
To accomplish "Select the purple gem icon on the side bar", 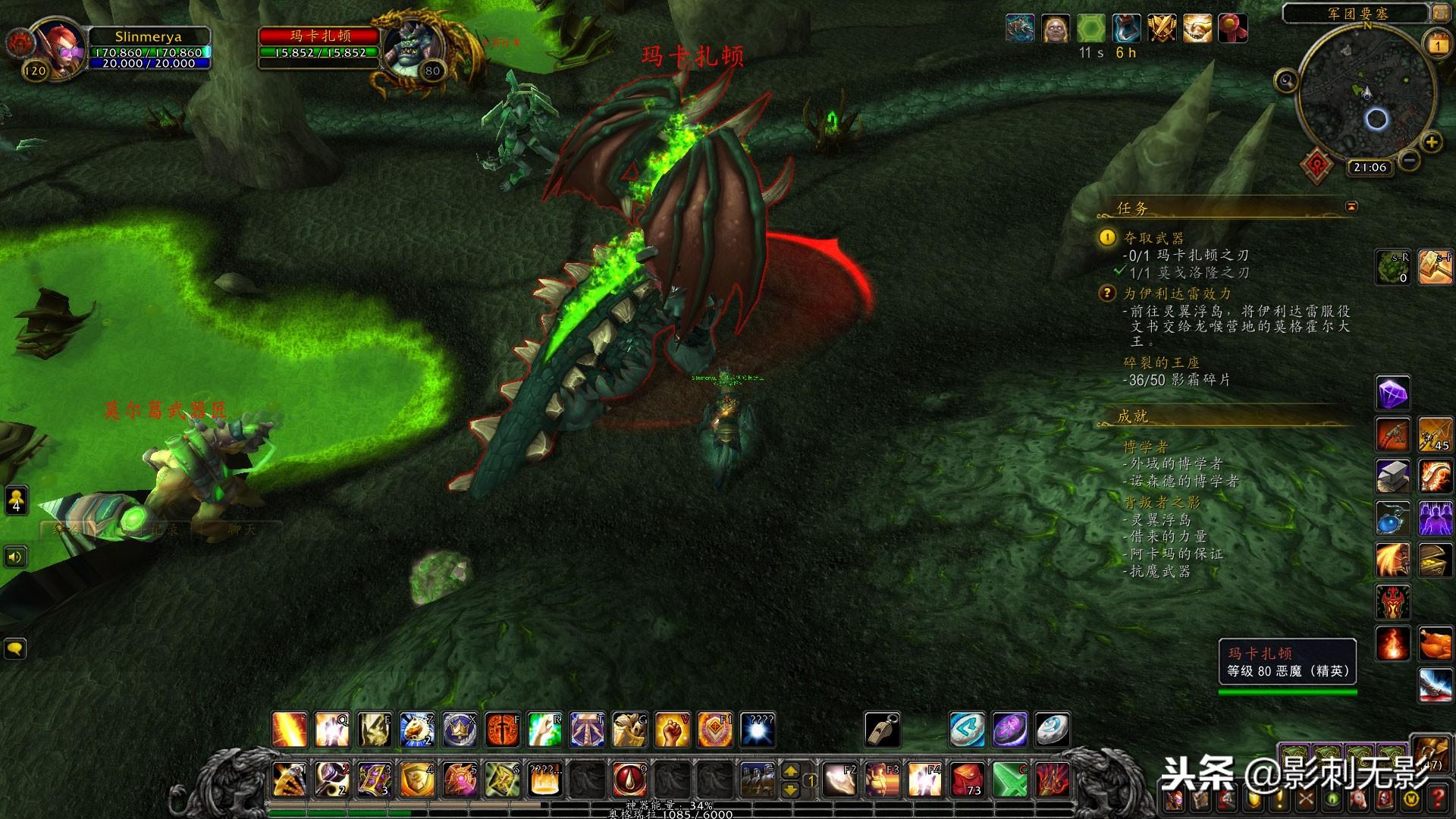I will click(x=1393, y=394).
